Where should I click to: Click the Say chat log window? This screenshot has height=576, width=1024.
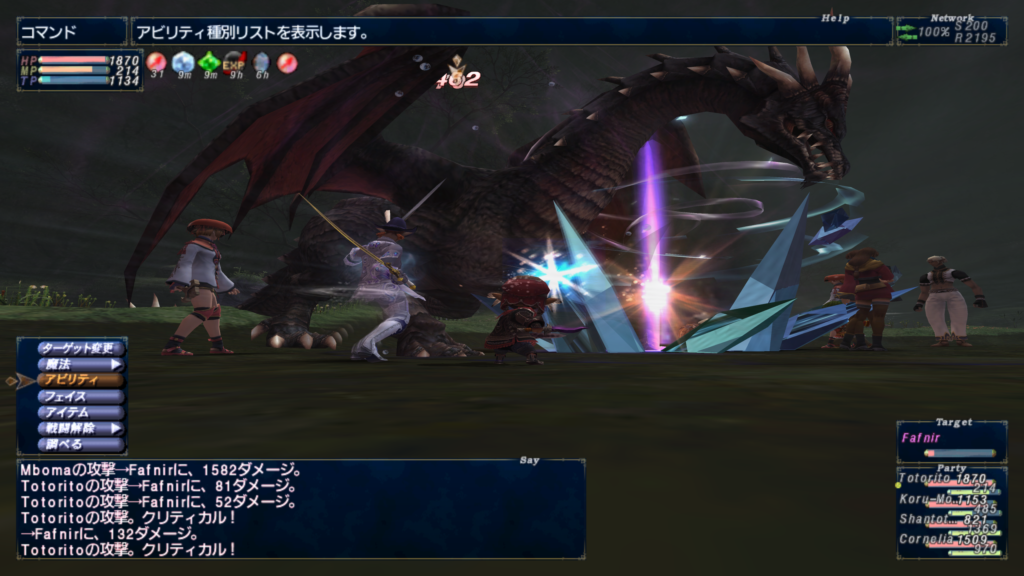tap(300, 508)
